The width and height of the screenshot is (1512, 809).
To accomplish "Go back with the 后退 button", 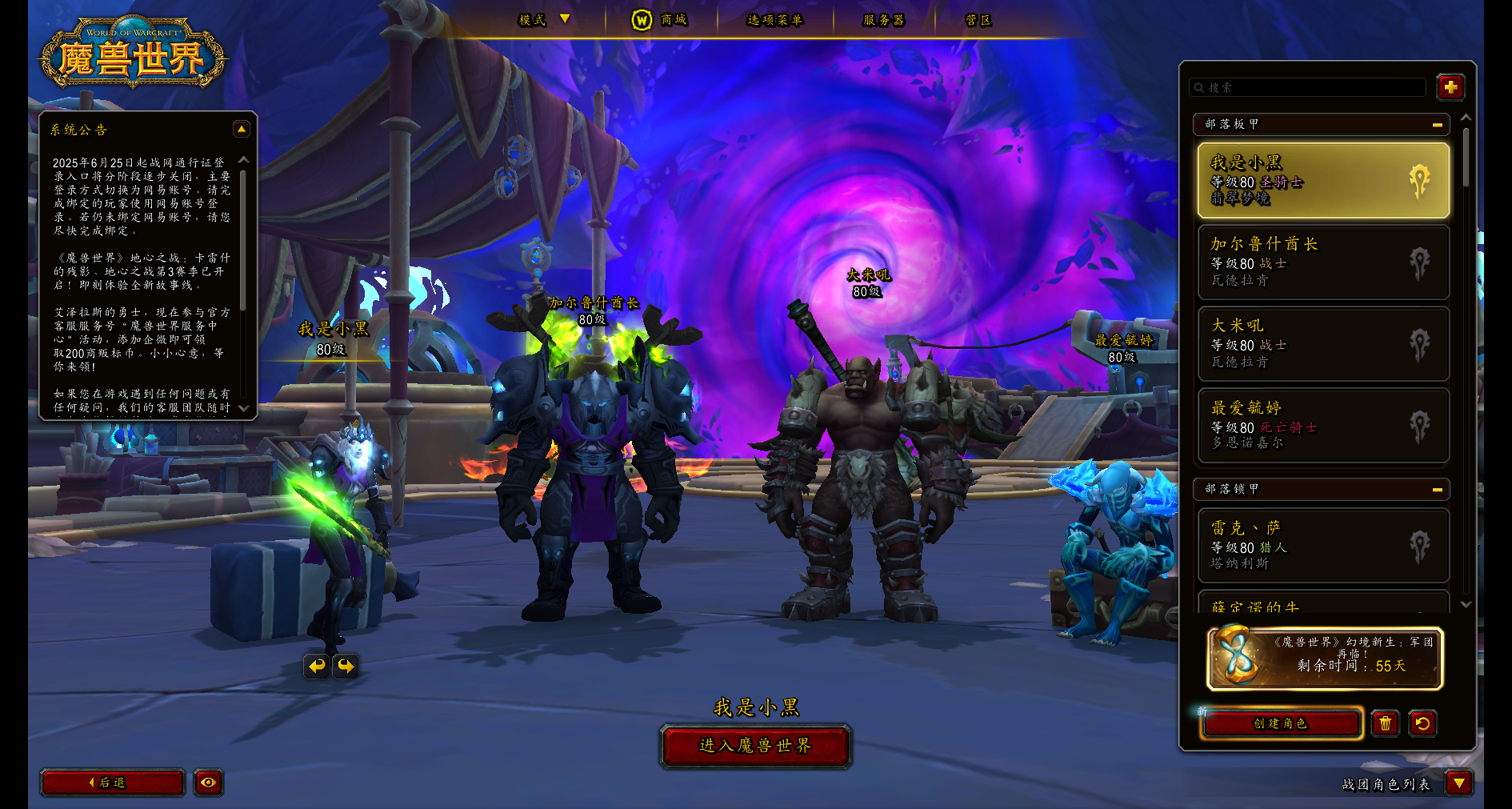I will coord(112,783).
